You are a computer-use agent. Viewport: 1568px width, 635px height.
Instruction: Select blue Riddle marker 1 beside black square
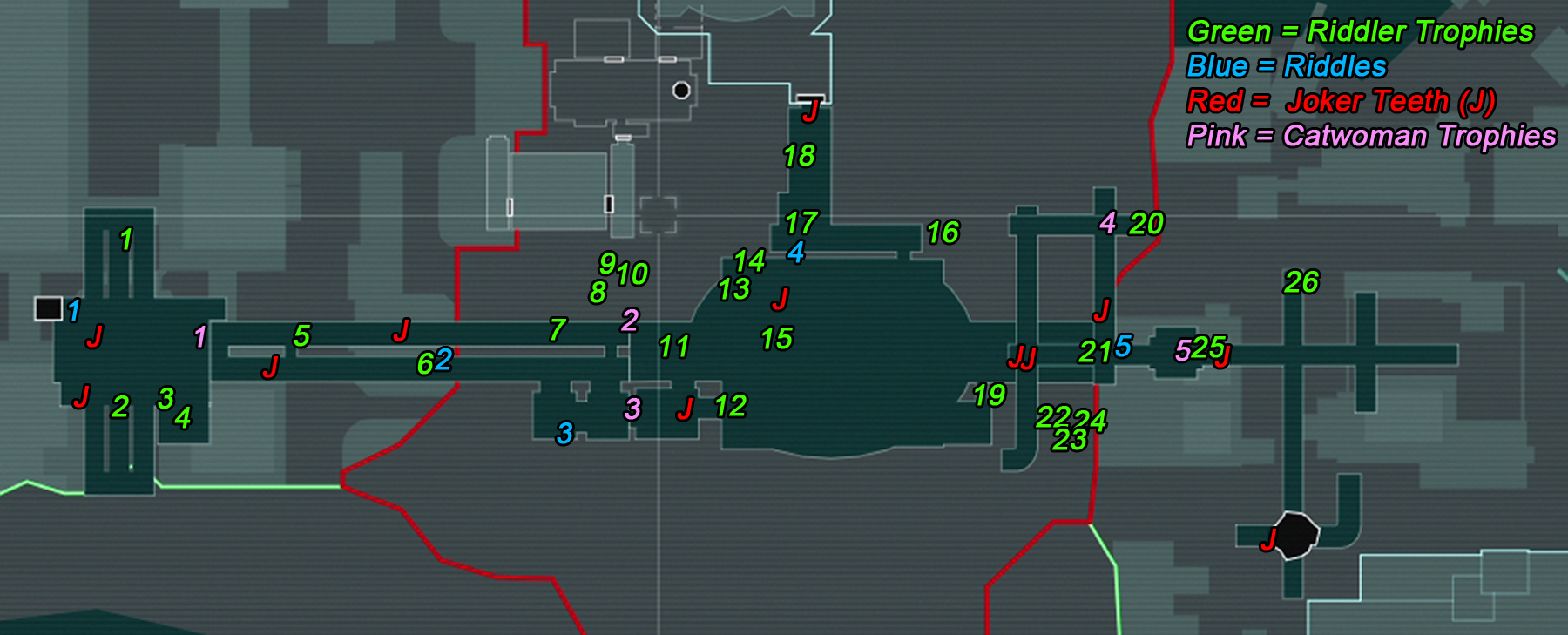point(73,312)
